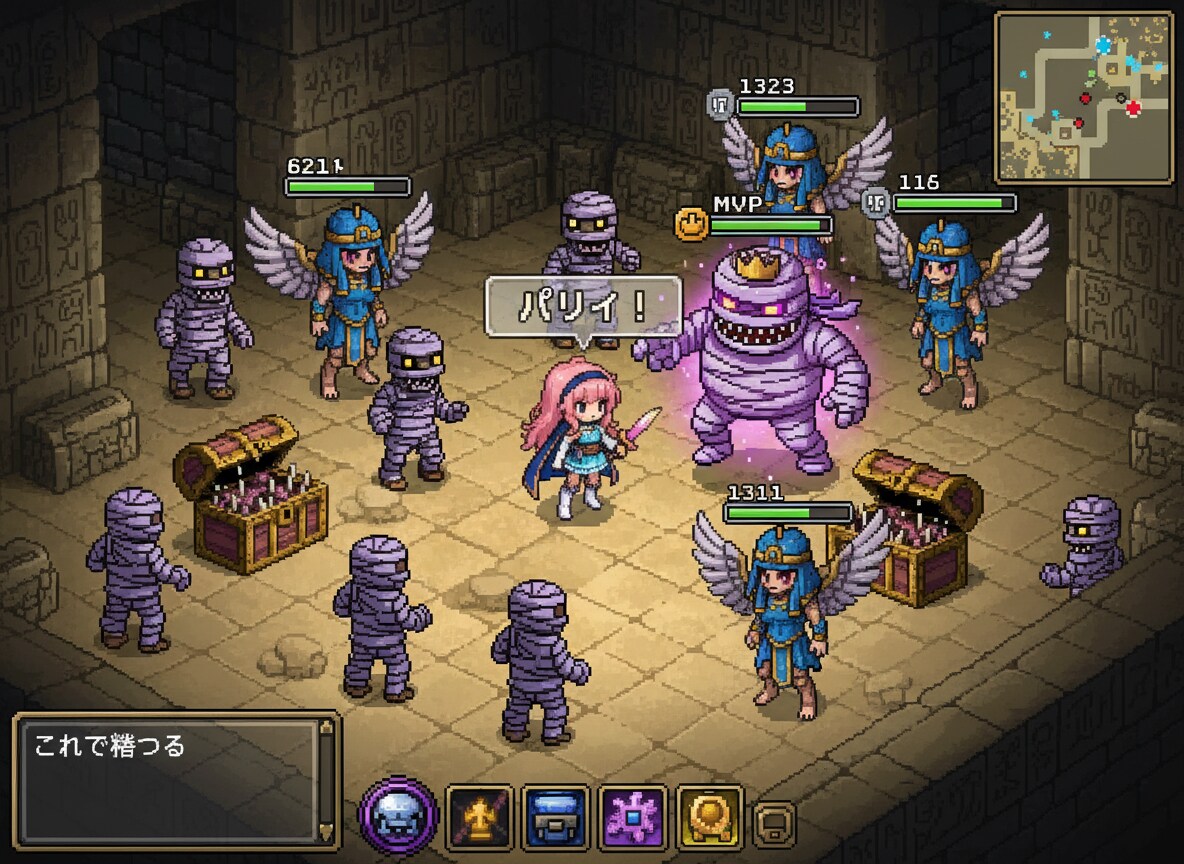Activate the round skull skill icon
Screen dimensions: 1184x864
[x=398, y=816]
